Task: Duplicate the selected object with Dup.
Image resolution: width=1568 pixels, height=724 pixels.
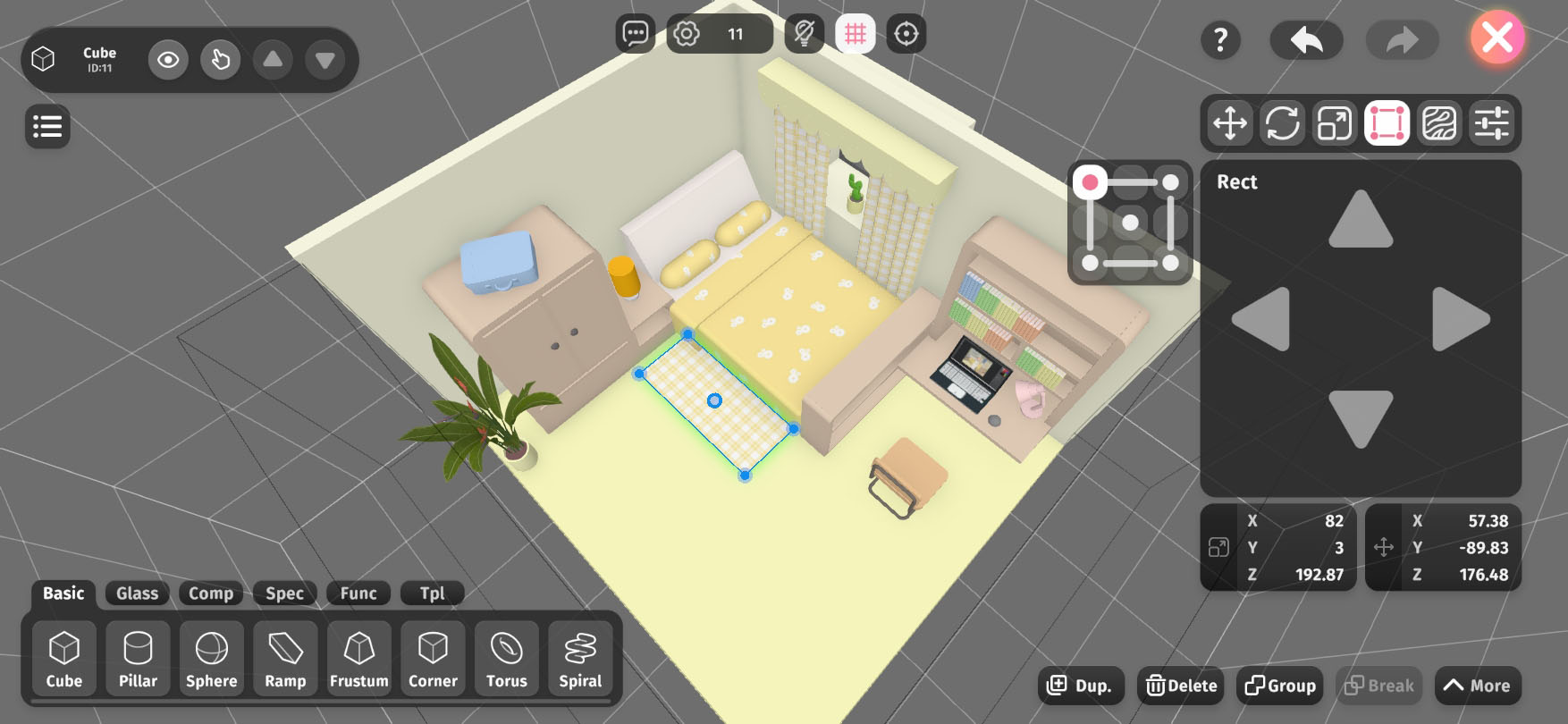Action: 1080,686
